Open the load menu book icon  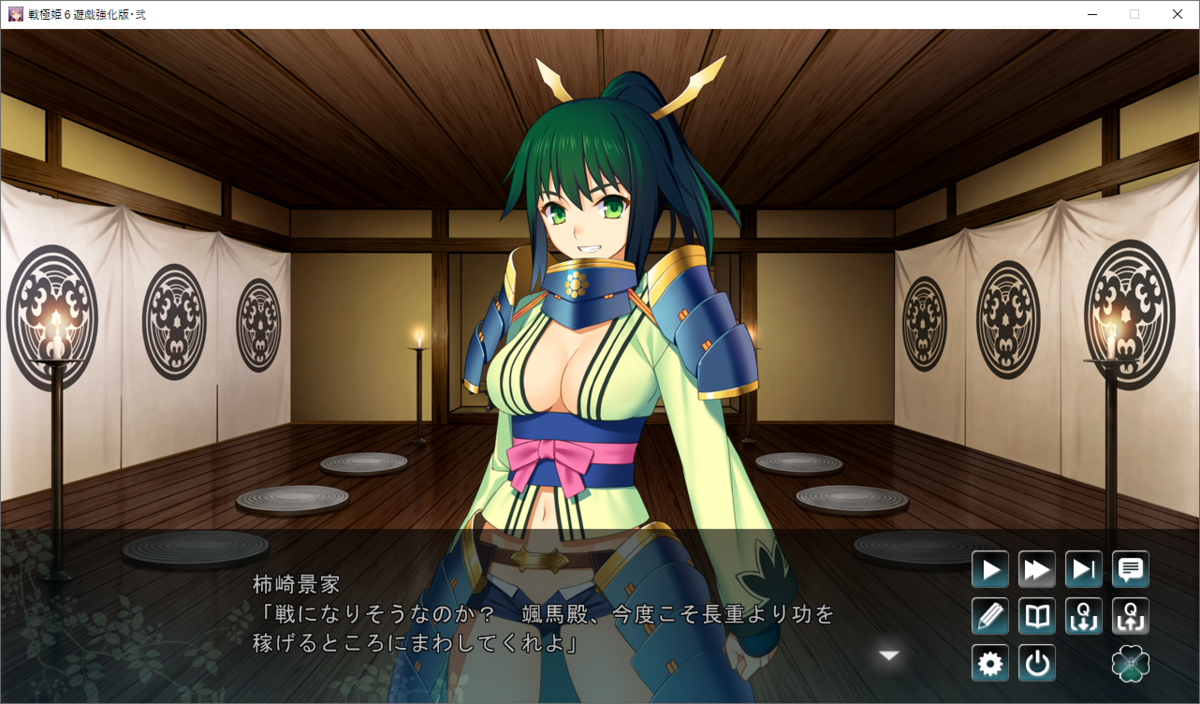click(x=1037, y=616)
